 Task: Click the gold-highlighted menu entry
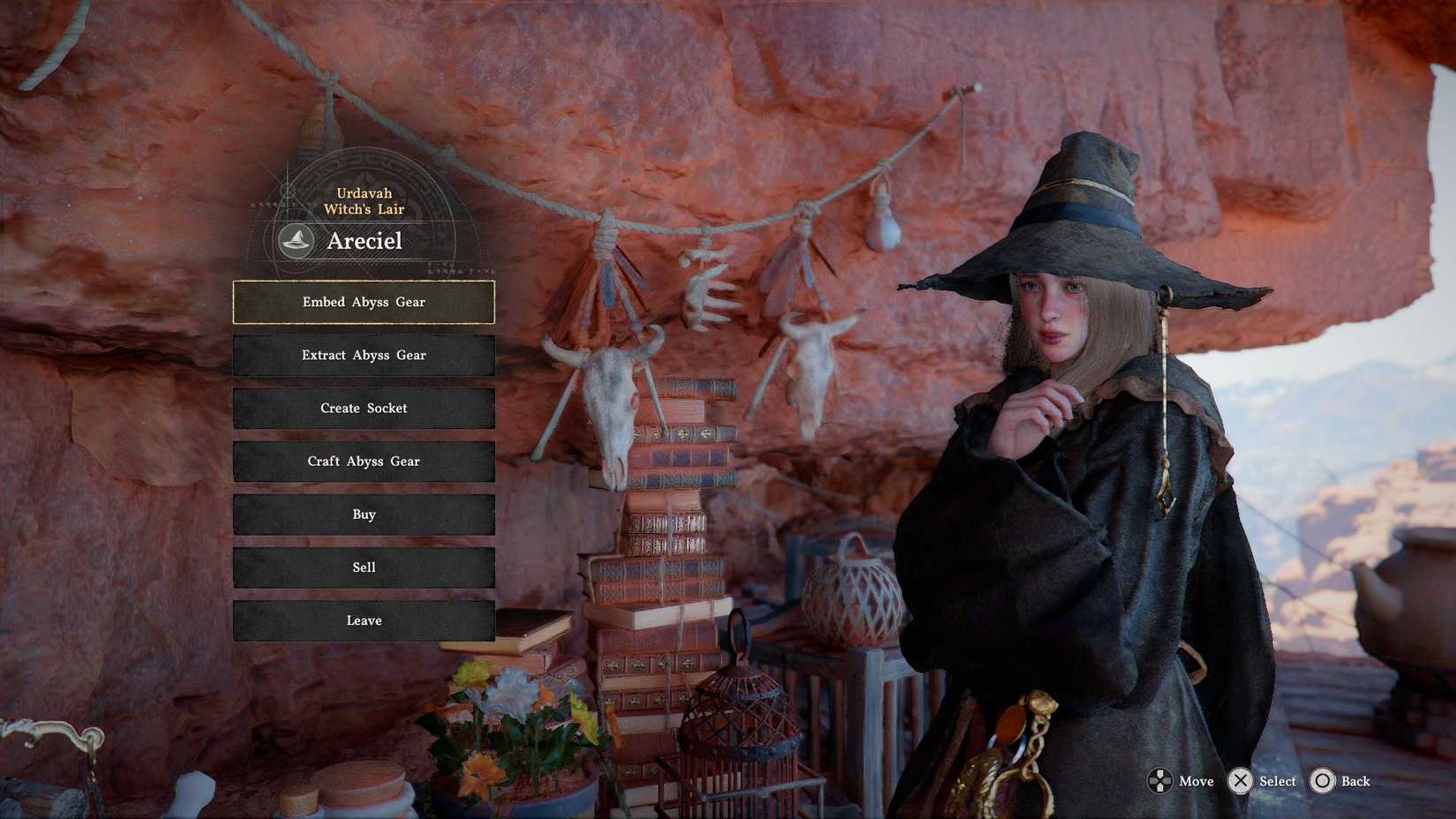pyautogui.click(x=364, y=302)
